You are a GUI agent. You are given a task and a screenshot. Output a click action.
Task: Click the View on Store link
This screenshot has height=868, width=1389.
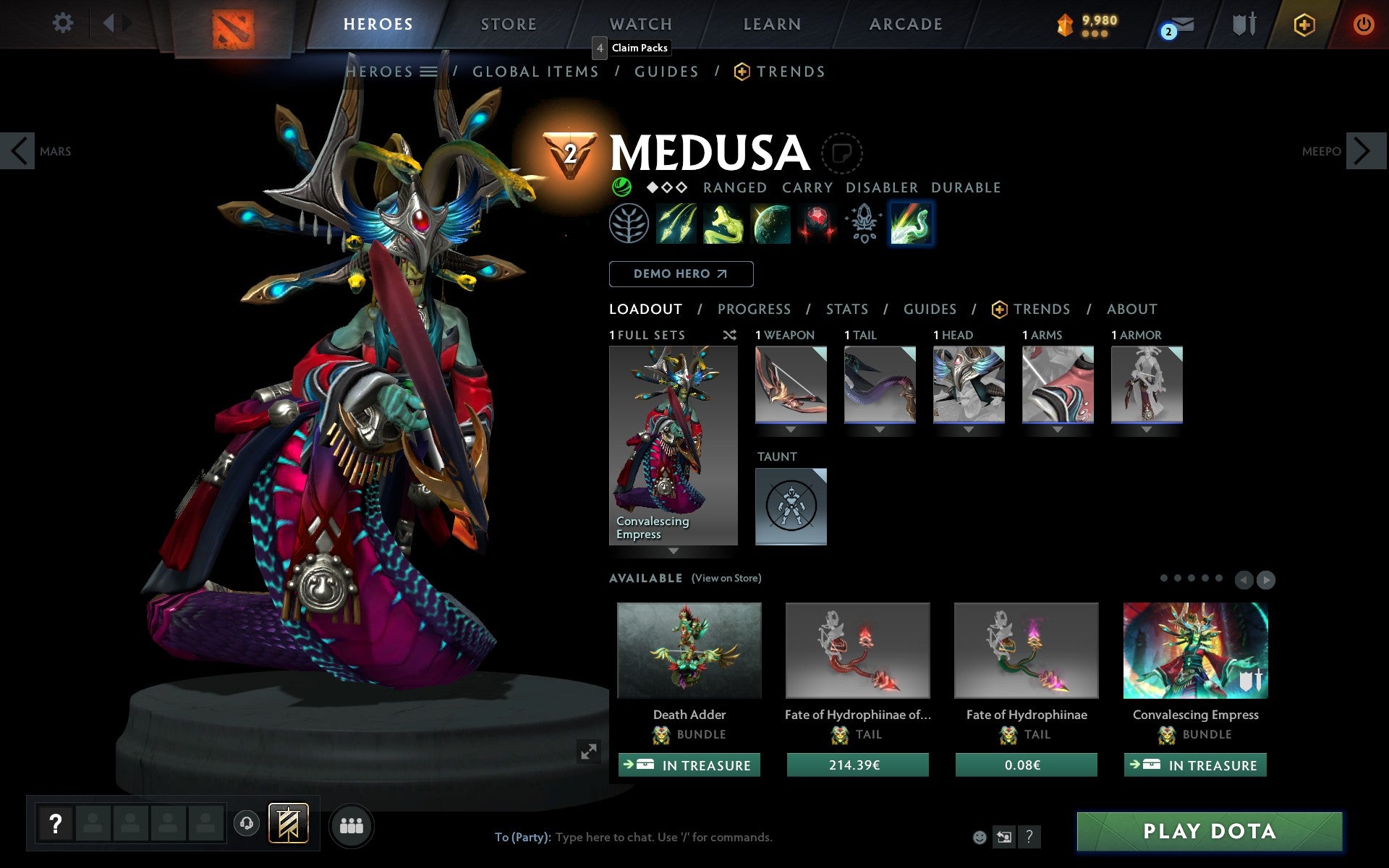[x=726, y=578]
